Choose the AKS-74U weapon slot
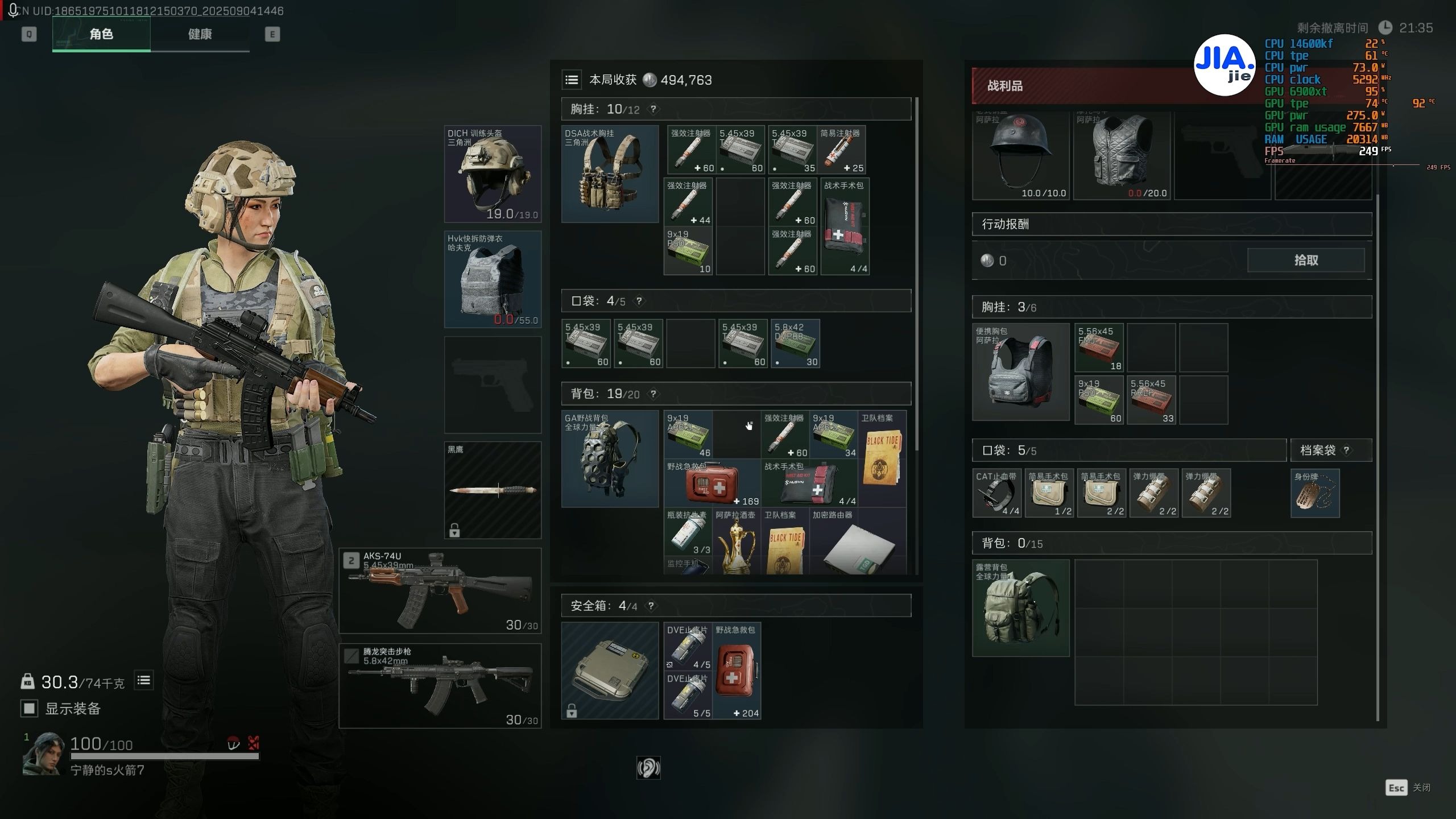This screenshot has width=1456, height=819. [440, 590]
